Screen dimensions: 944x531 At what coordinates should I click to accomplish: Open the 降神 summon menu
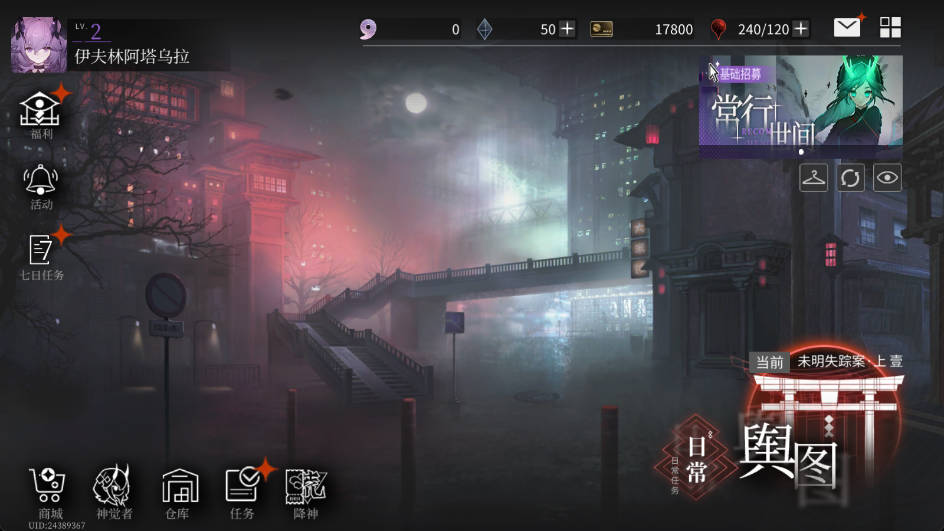tap(305, 492)
